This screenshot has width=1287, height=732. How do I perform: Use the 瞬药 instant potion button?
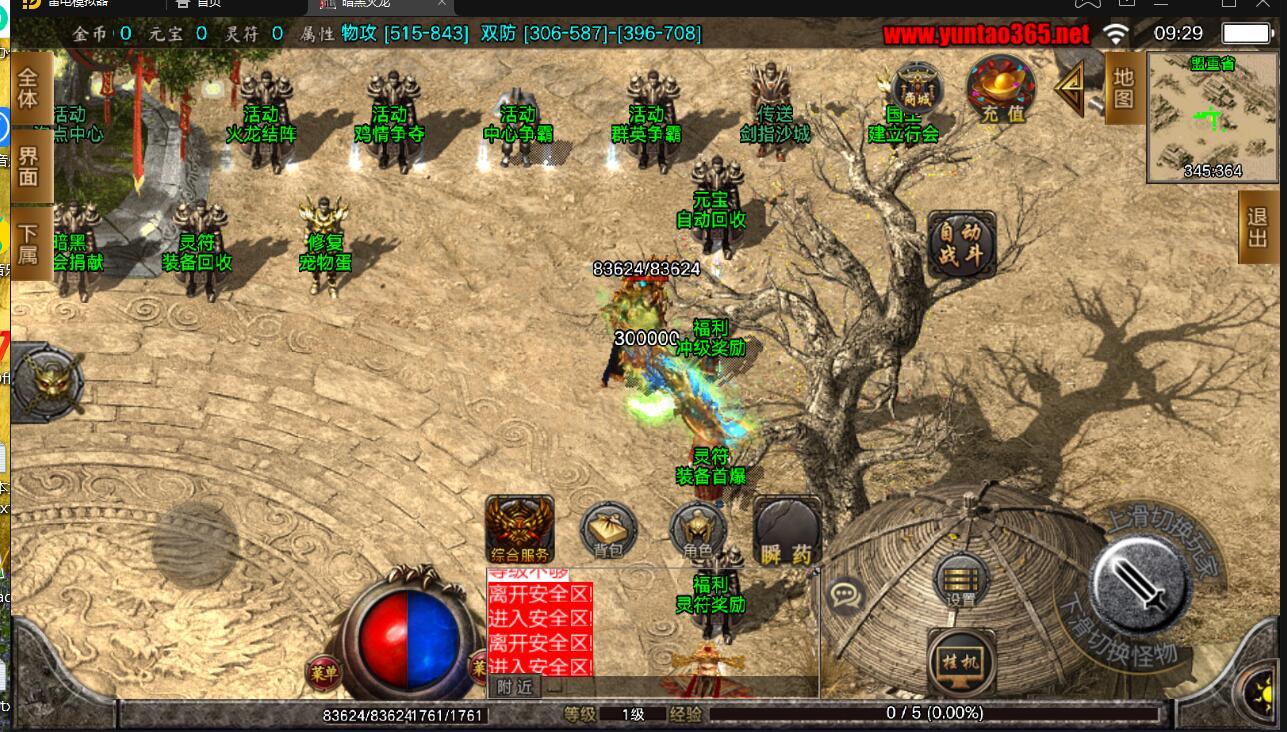click(x=786, y=531)
